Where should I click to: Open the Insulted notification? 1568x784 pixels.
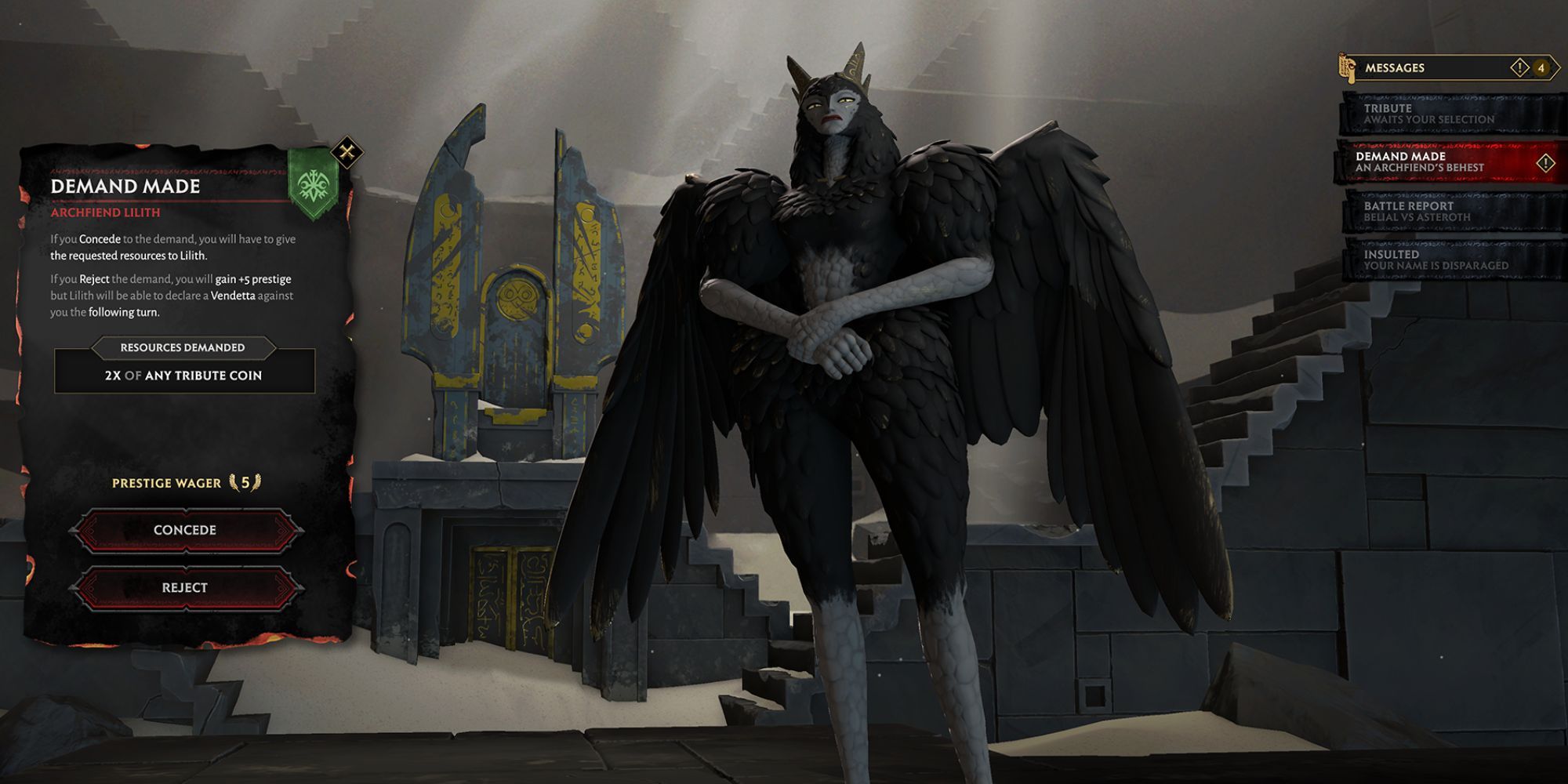[x=1450, y=260]
